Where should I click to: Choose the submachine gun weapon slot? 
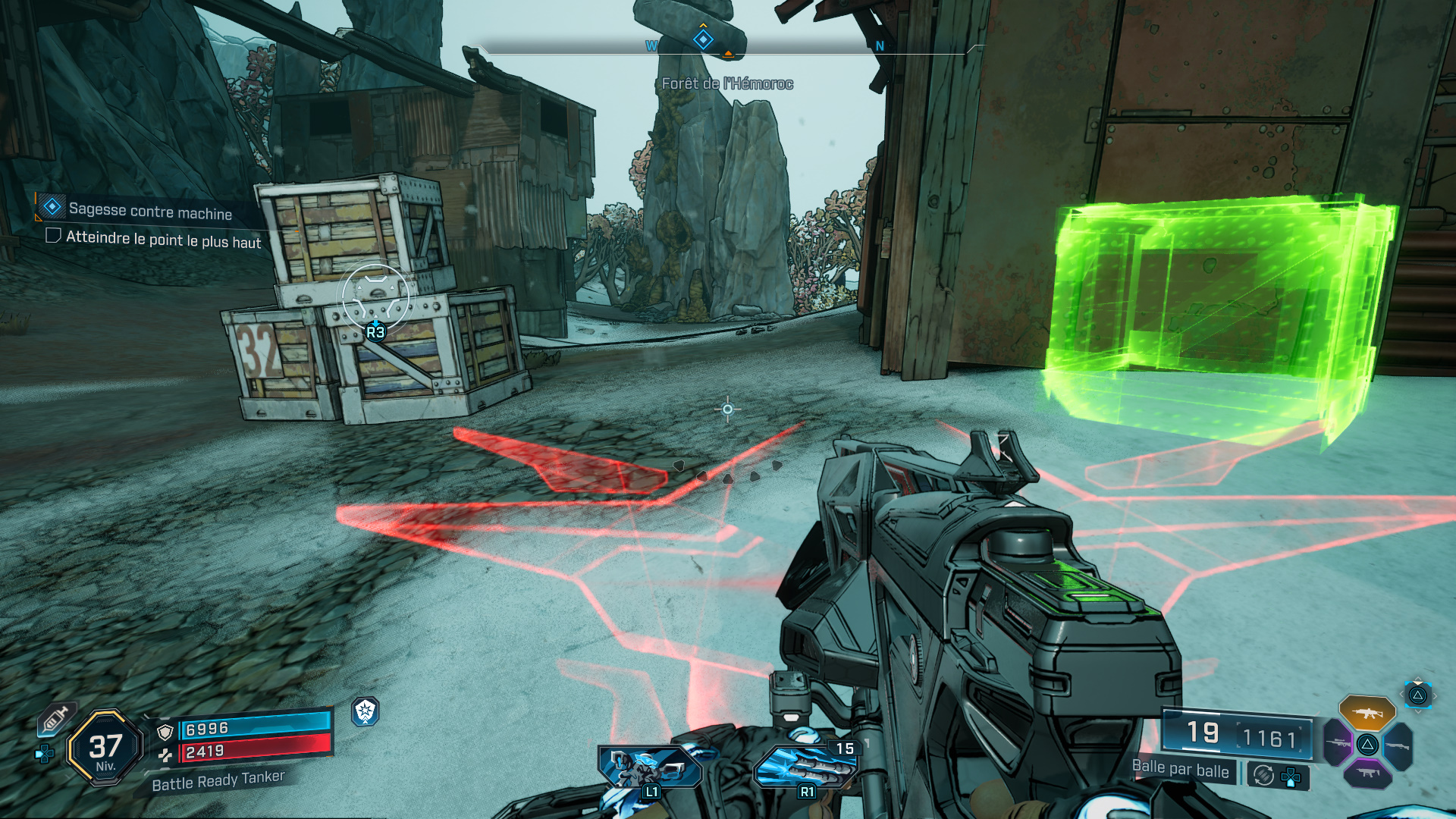[x=1367, y=773]
